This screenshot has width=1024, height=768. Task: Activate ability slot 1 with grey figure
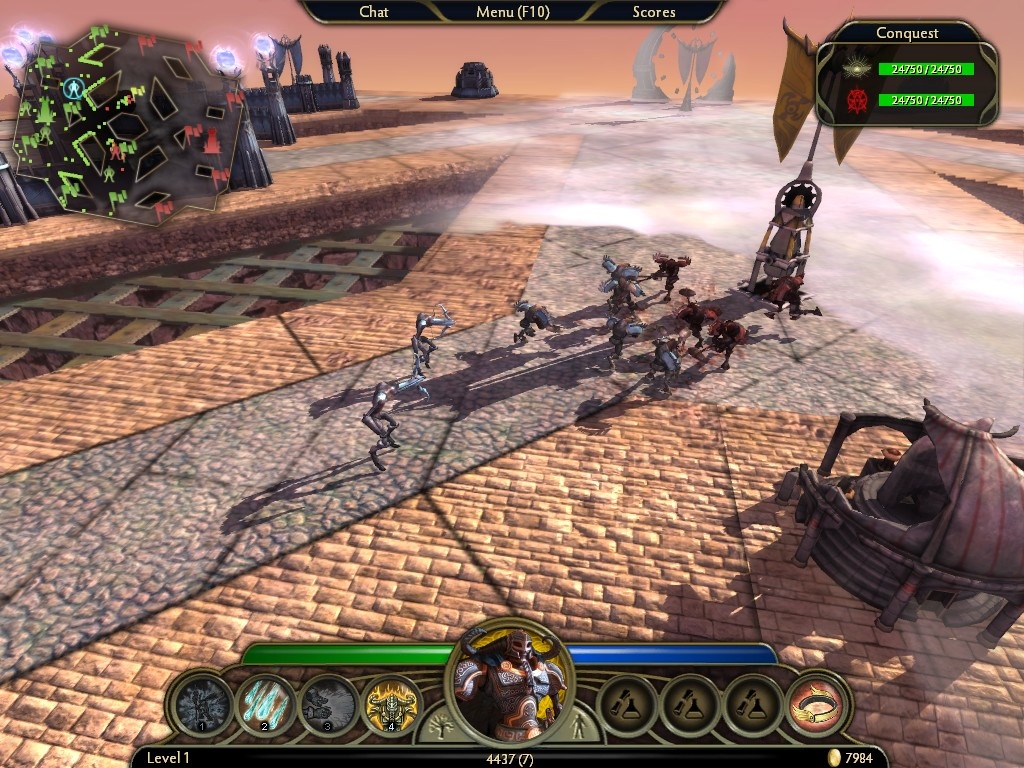click(x=204, y=704)
